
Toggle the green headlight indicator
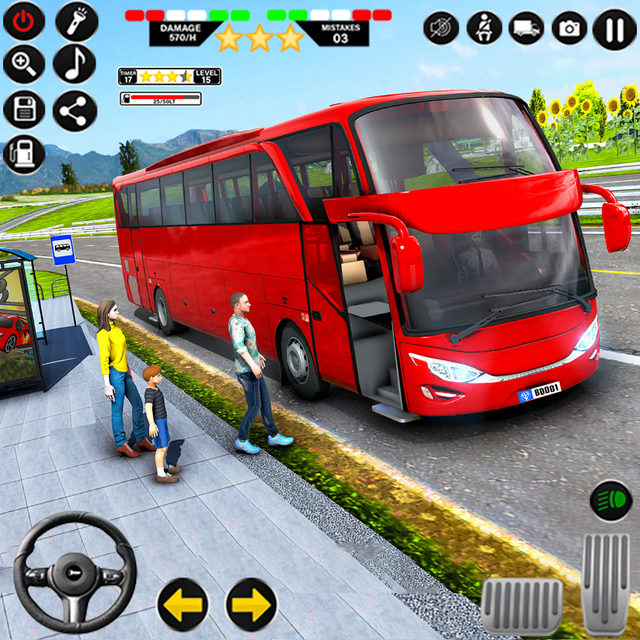pos(611,499)
